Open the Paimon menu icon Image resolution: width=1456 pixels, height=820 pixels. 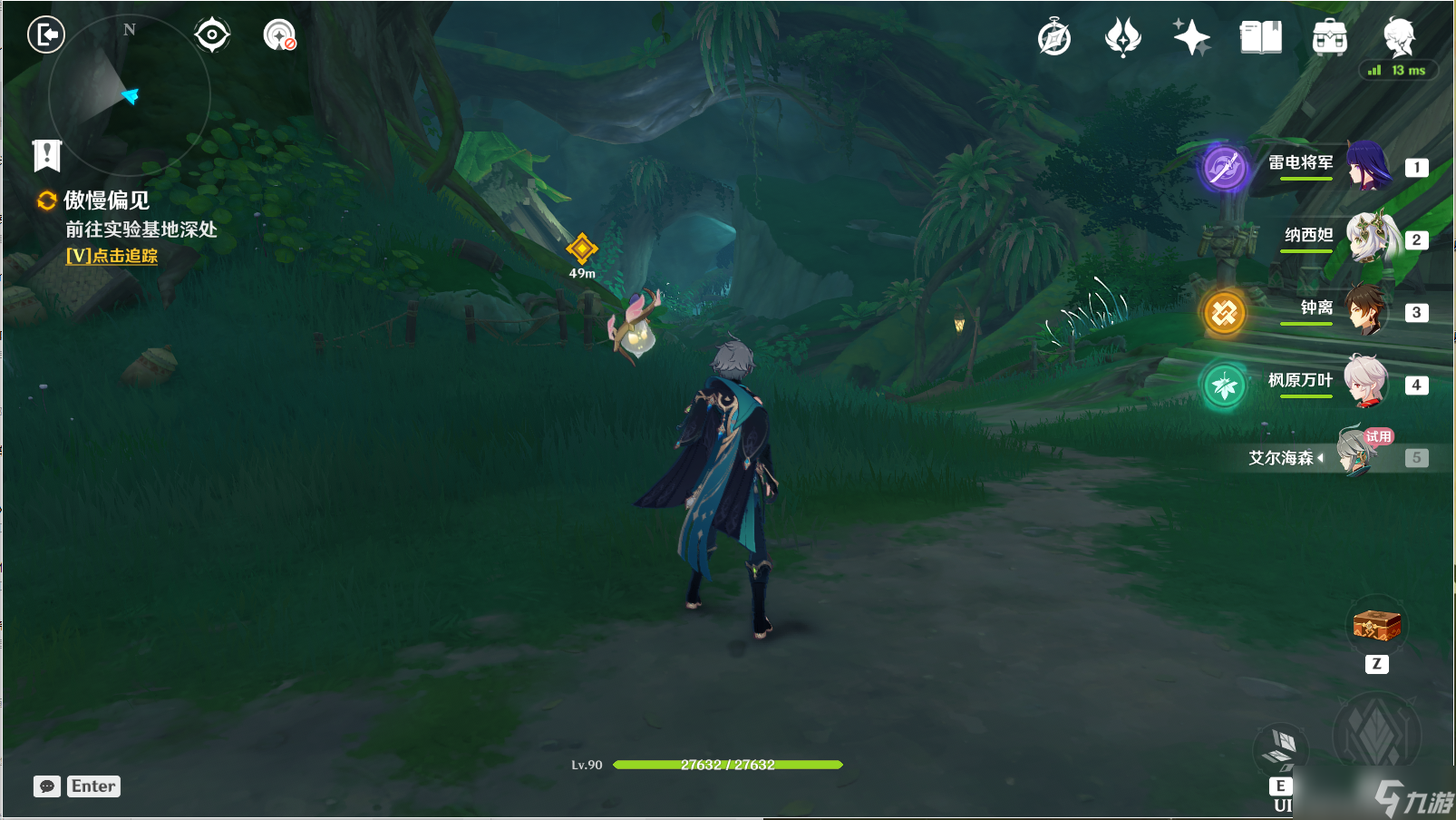click(x=1398, y=38)
